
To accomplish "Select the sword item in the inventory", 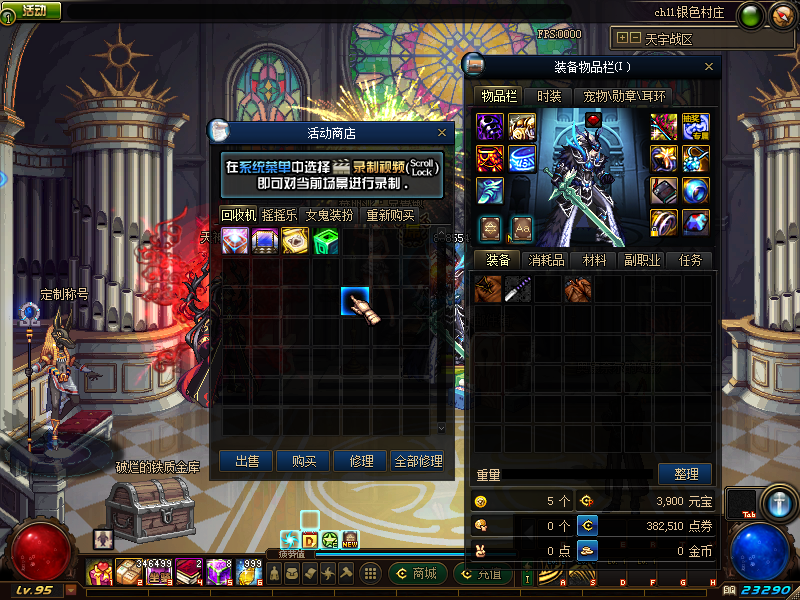I will point(518,290).
